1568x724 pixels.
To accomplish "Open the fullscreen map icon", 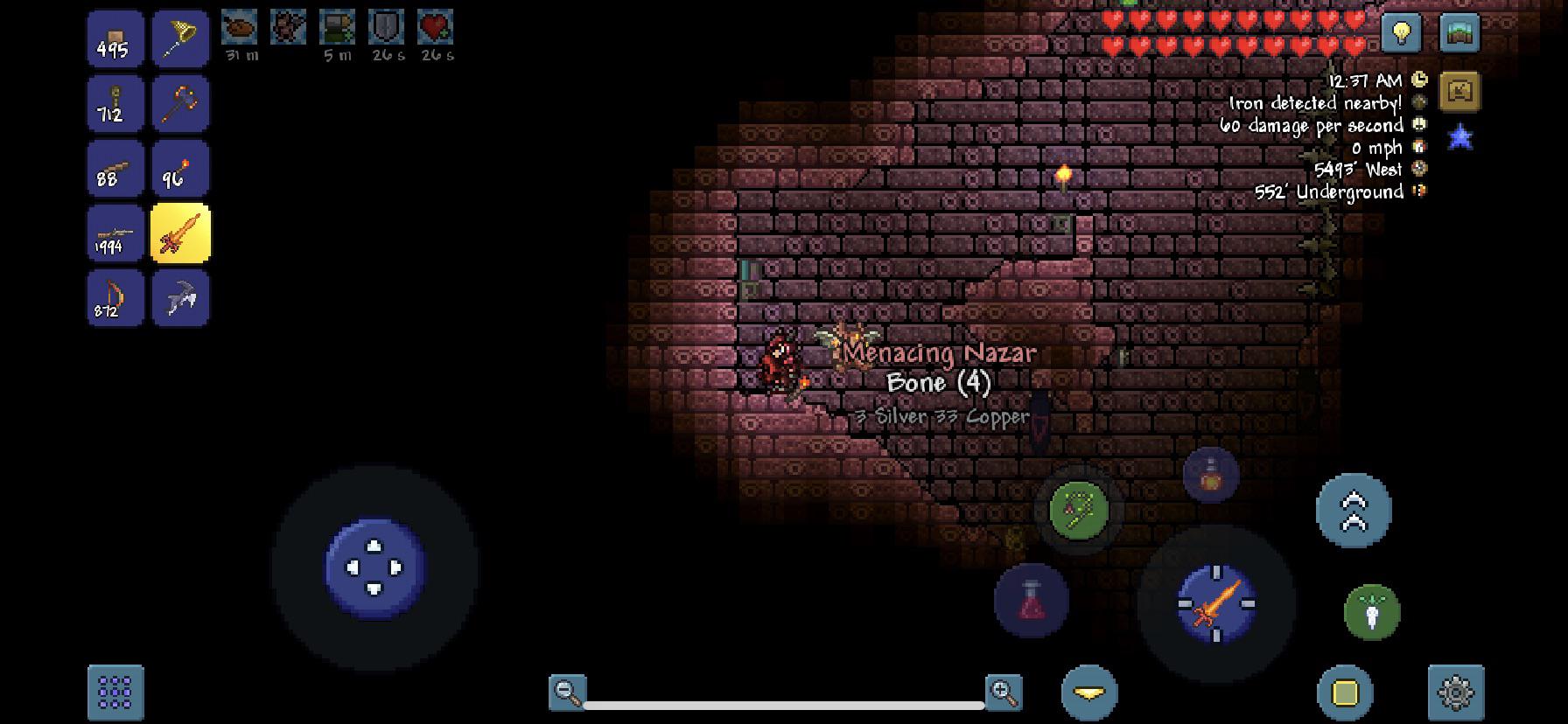I will [x=1459, y=32].
